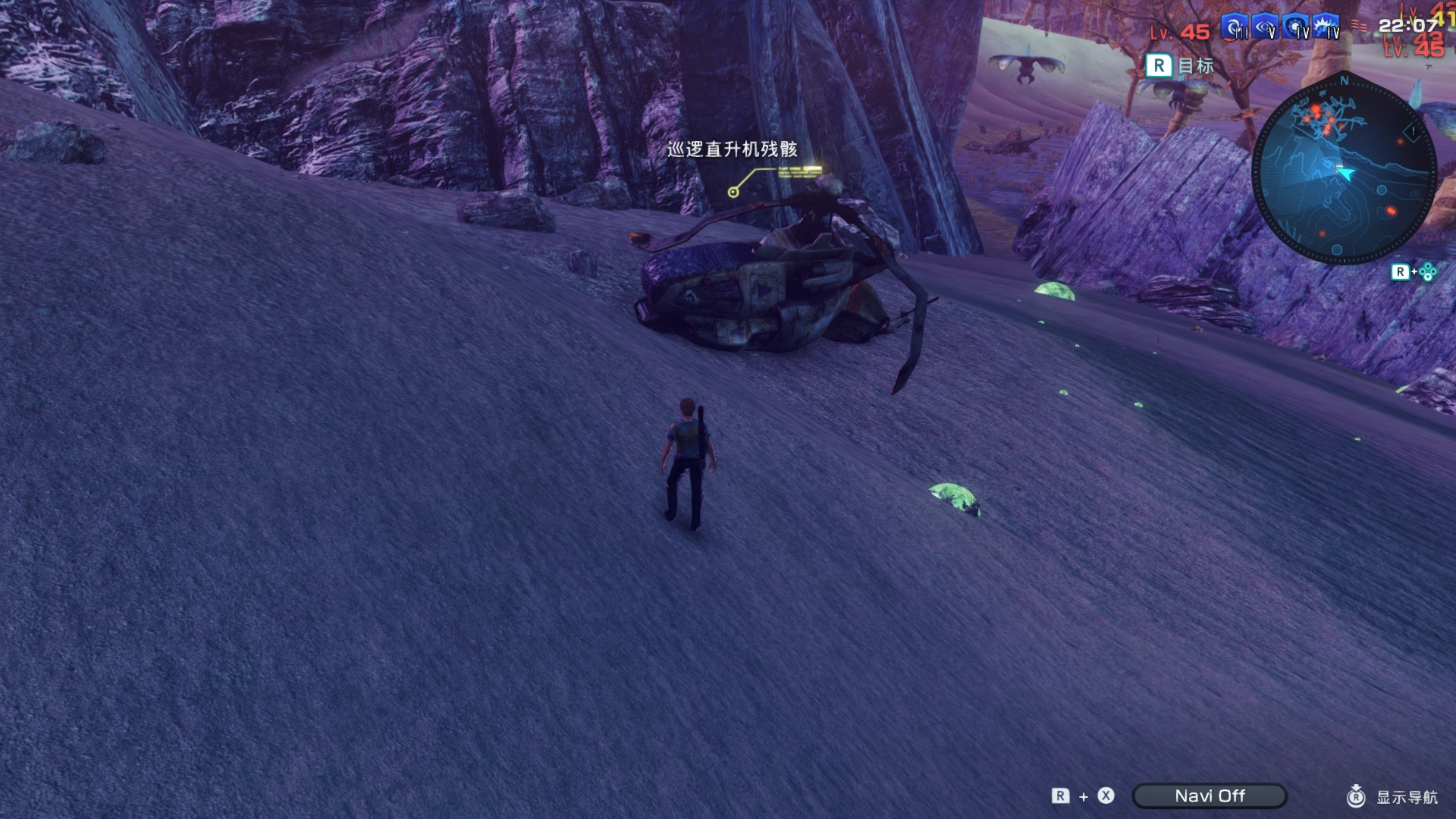Click the compass-shaped buff icon labeled IV

click(x=1294, y=27)
